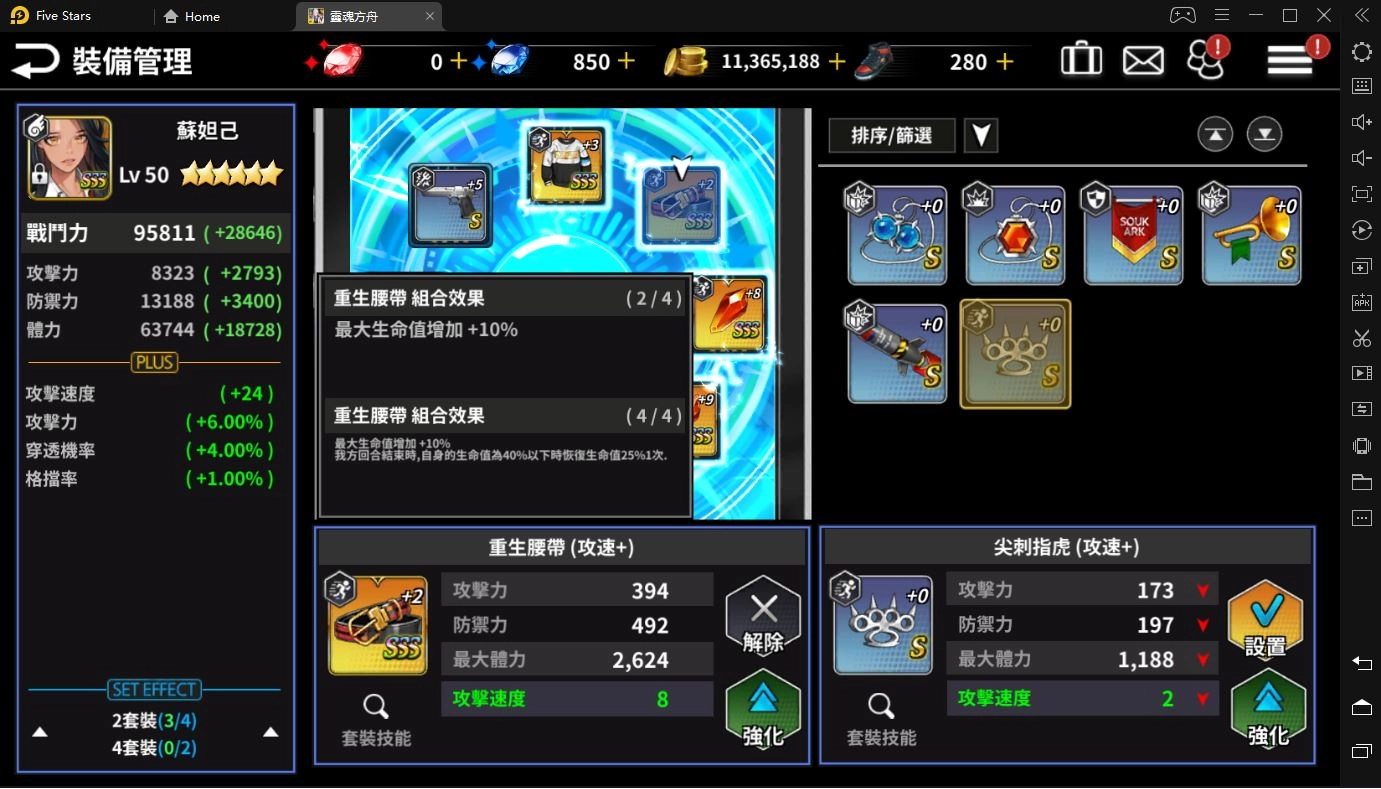The width and height of the screenshot is (1381, 789).
Task: Increase volume via the sidebar volume icon
Action: click(x=1361, y=122)
